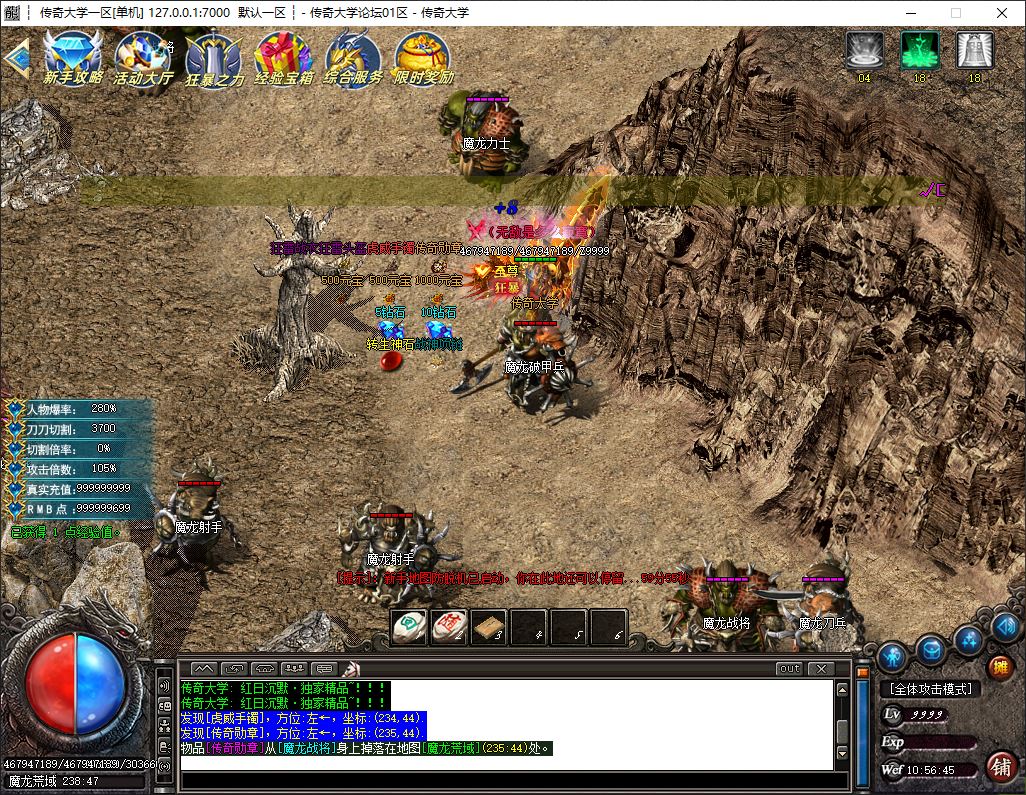
Task: Click the green glowing buff icon
Action: coord(919,52)
